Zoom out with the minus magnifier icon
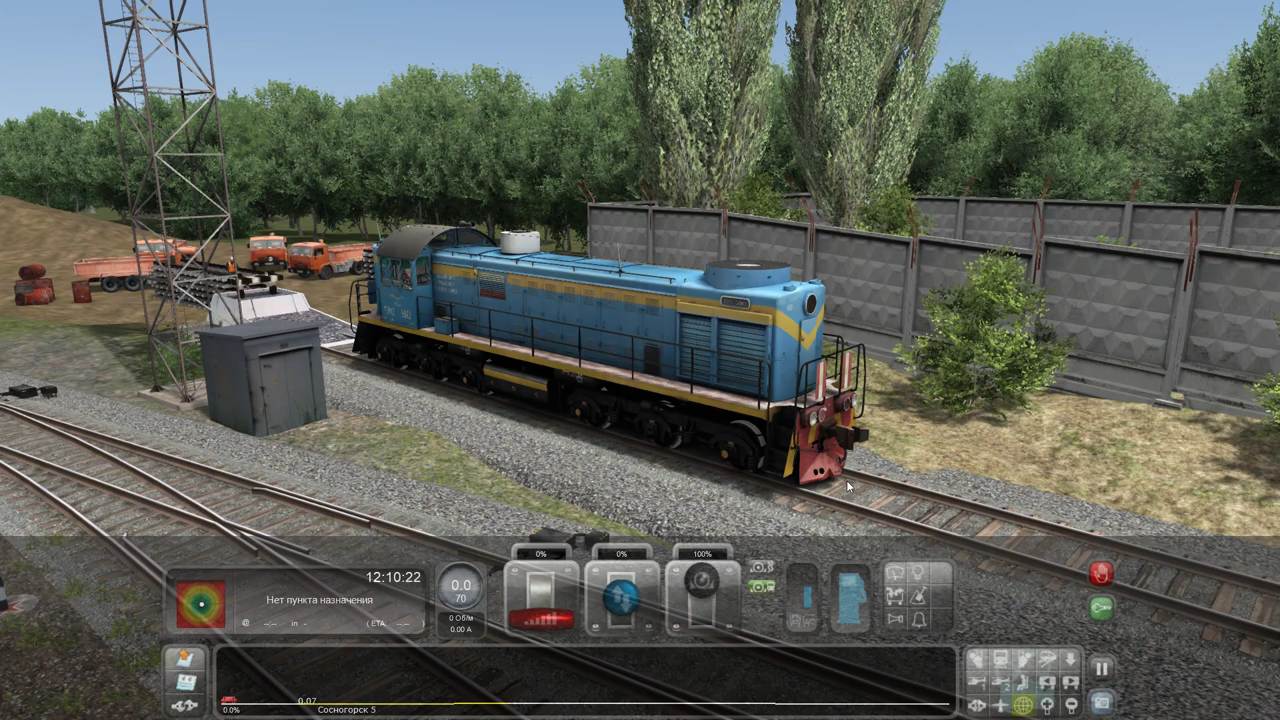This screenshot has width=1280, height=720. coord(1069,705)
